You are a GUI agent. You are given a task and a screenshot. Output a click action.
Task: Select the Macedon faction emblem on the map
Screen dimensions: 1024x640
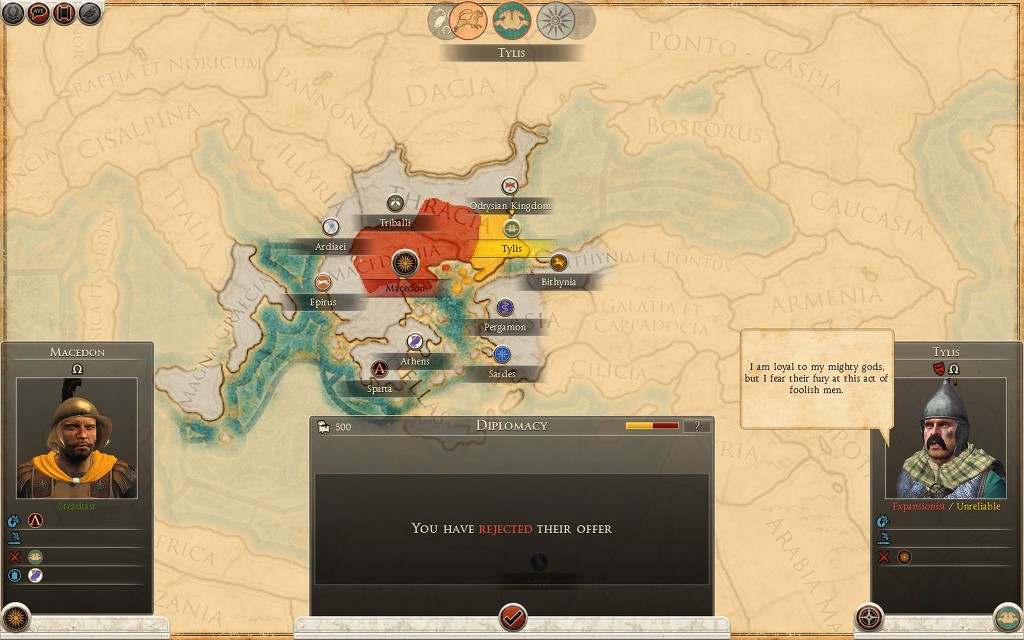(406, 264)
